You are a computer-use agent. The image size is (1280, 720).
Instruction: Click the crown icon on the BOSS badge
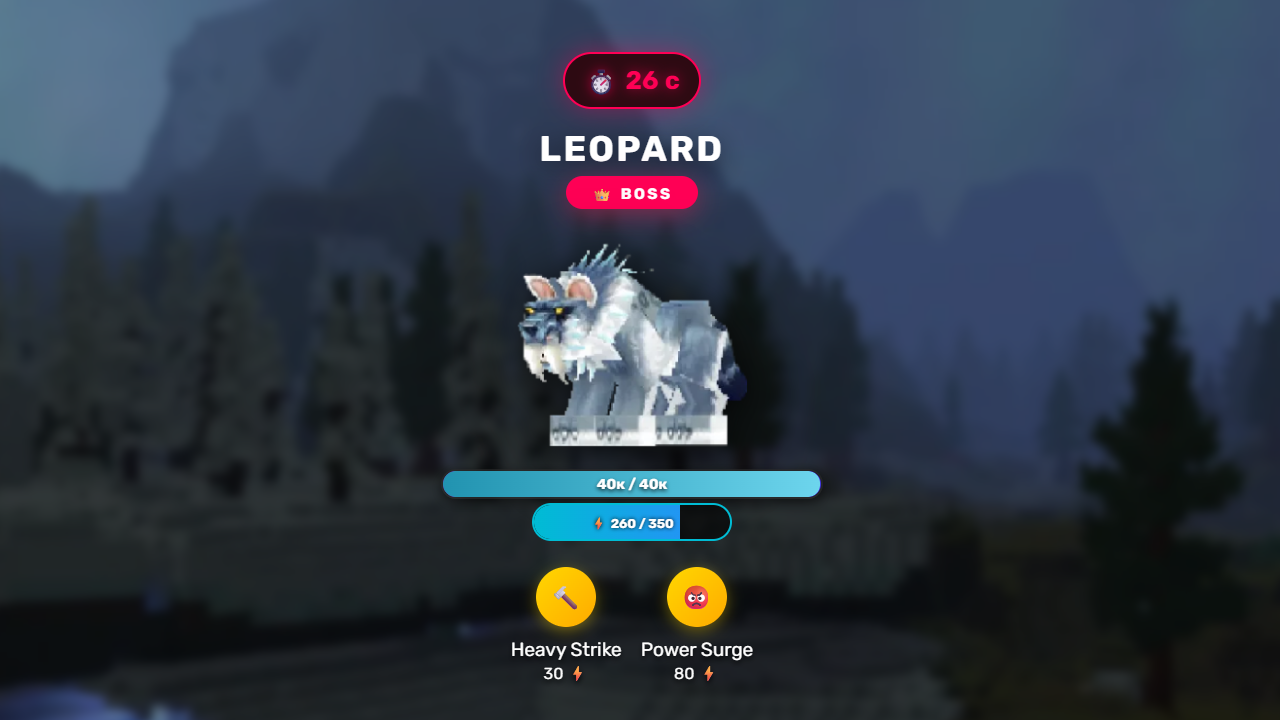coord(600,193)
